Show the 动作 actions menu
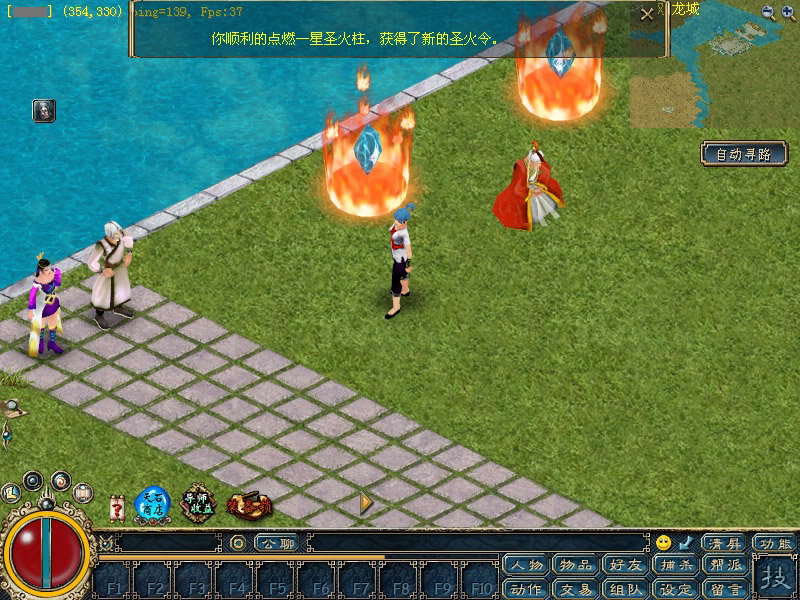This screenshot has height=600, width=800. [527, 589]
